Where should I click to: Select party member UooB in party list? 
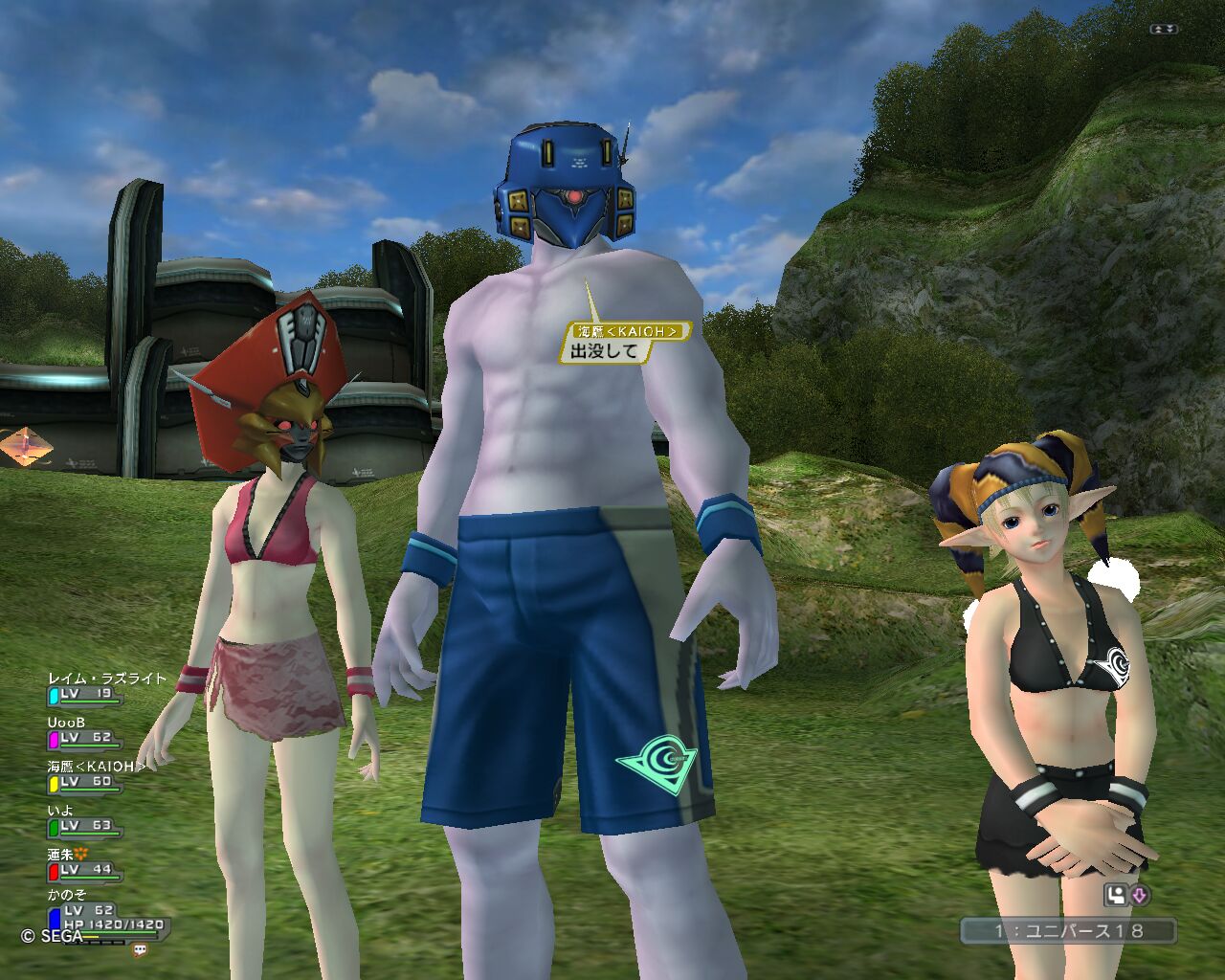click(x=67, y=723)
